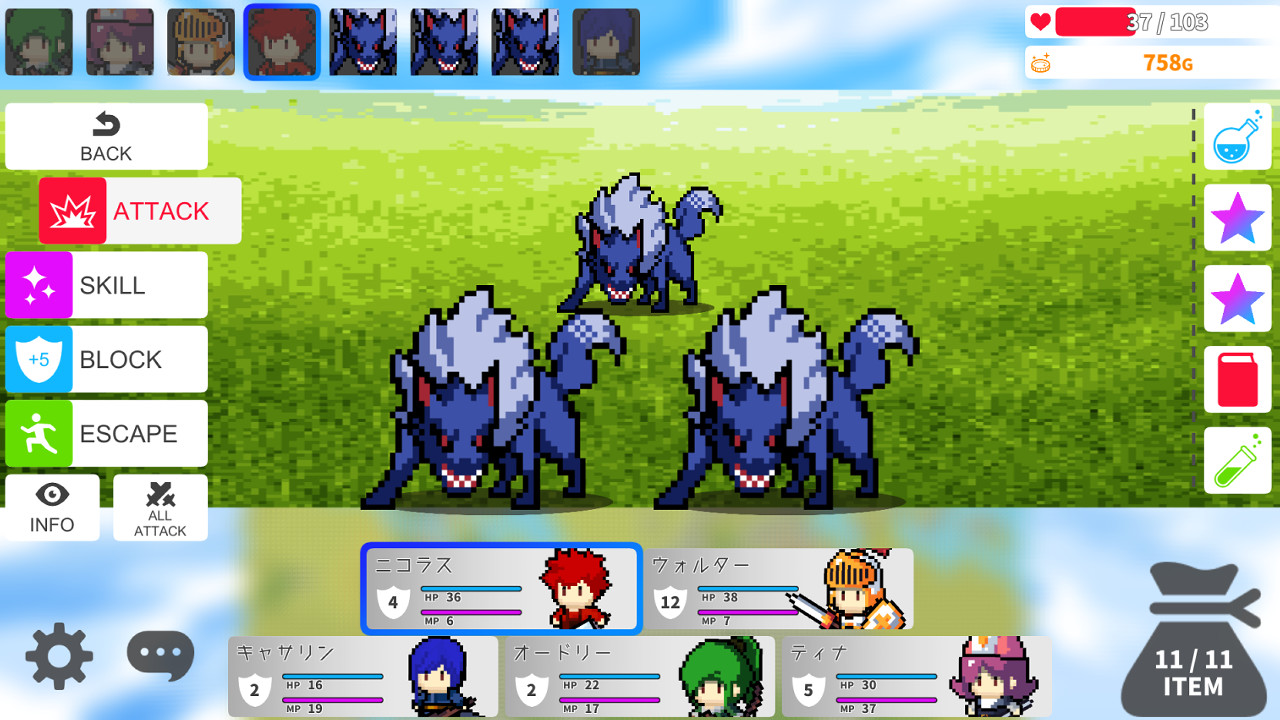Click the blue potion flask in the sidebar
The height and width of the screenshot is (720, 1280).
pyautogui.click(x=1237, y=136)
